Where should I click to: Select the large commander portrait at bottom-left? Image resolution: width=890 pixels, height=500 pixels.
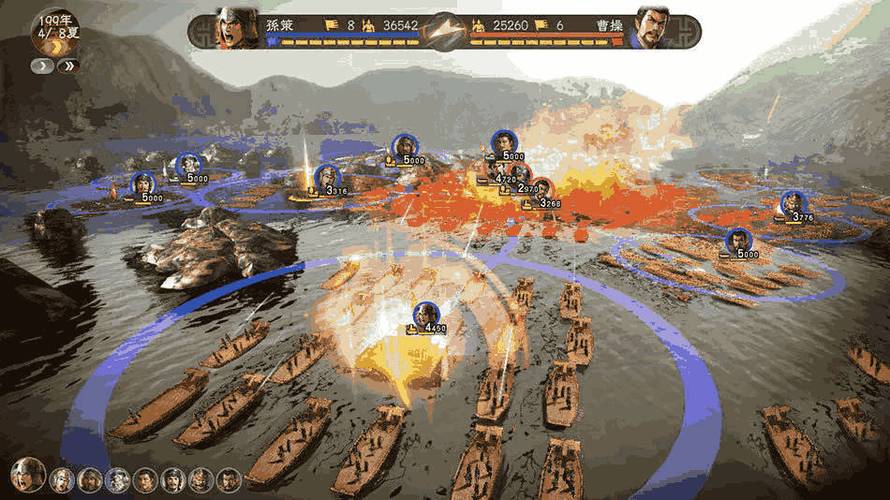[x=27, y=475]
